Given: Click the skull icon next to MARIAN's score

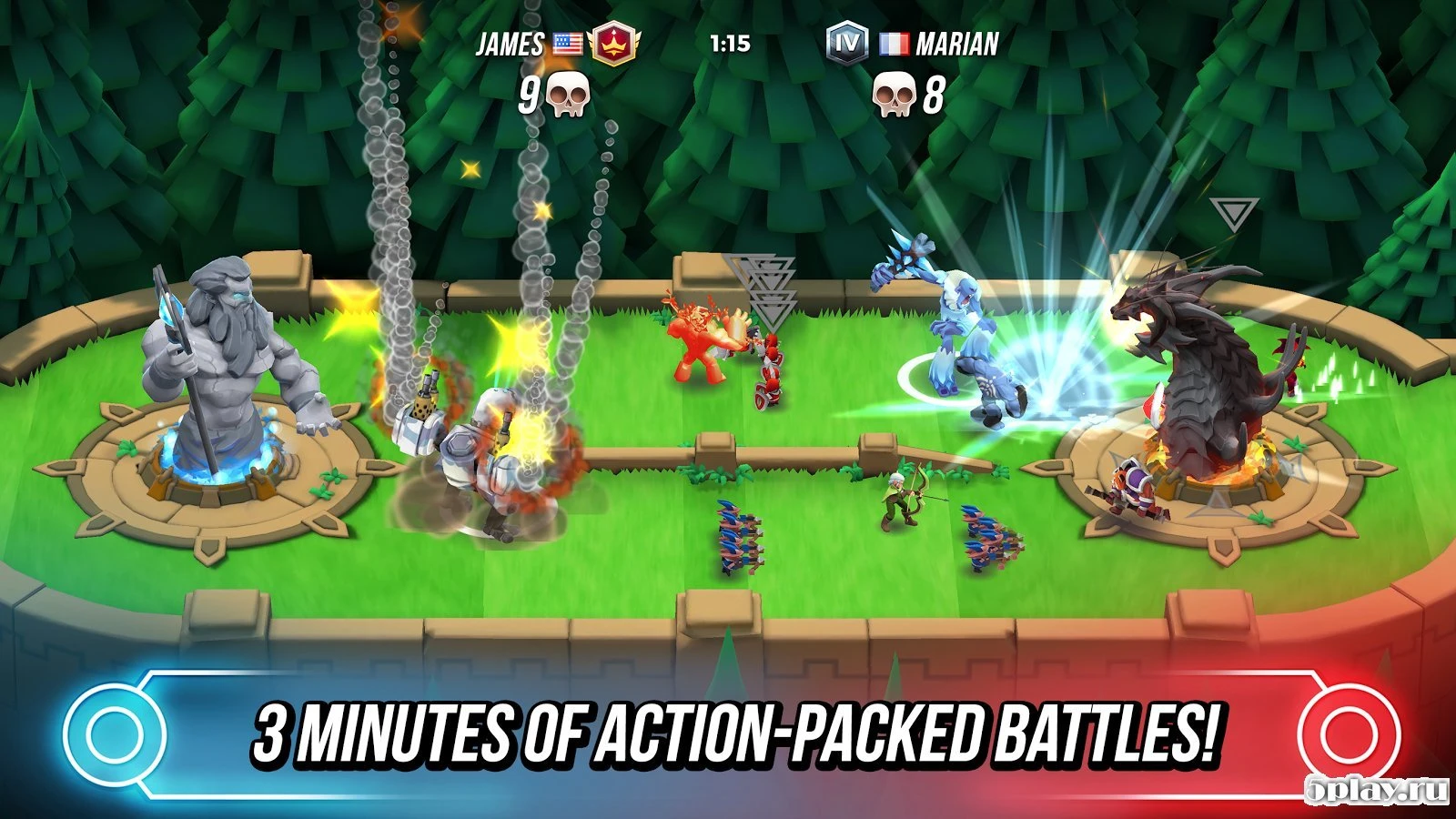Looking at the screenshot, I should pos(895,94).
